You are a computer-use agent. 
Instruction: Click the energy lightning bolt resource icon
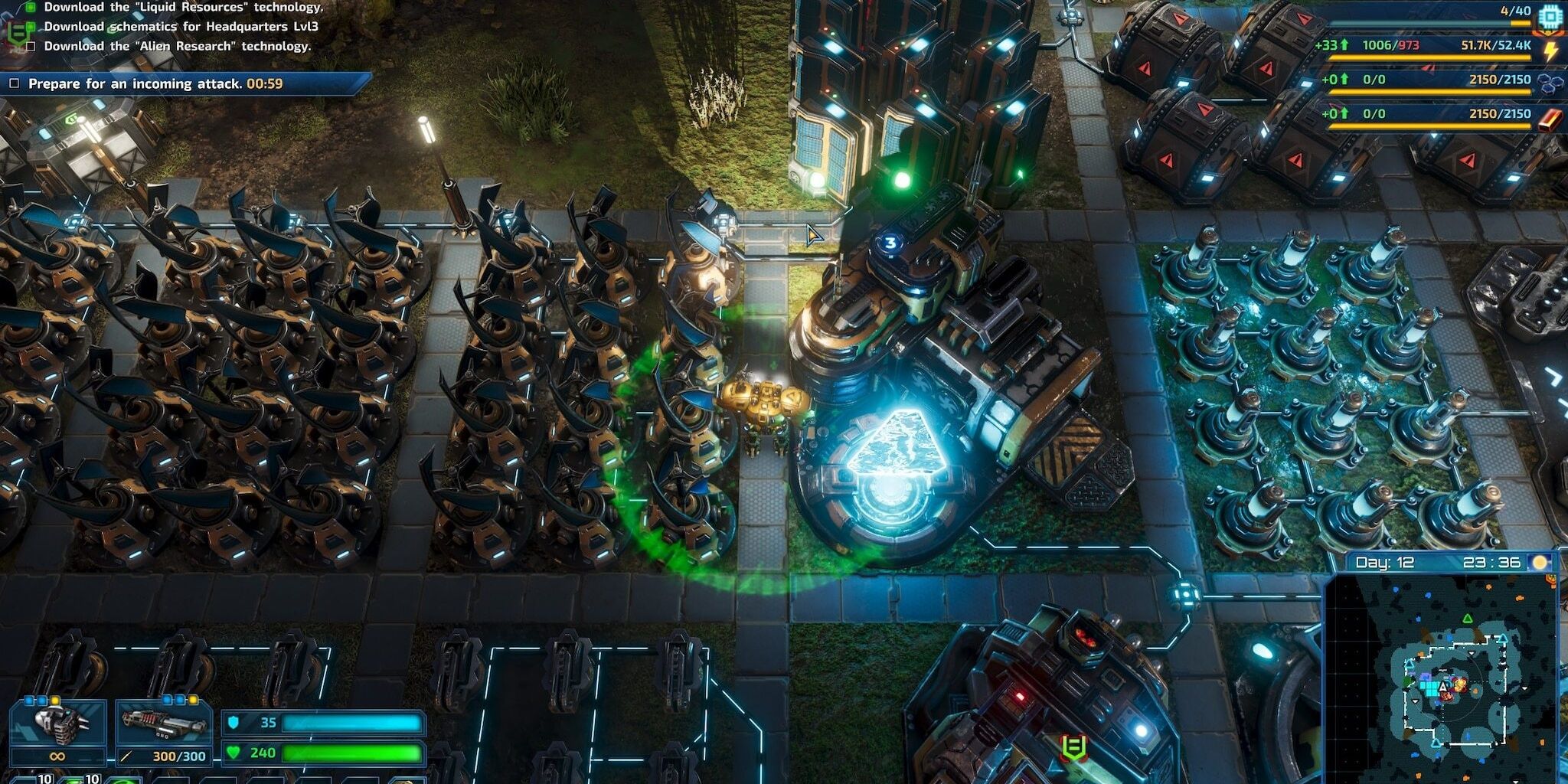point(1550,50)
